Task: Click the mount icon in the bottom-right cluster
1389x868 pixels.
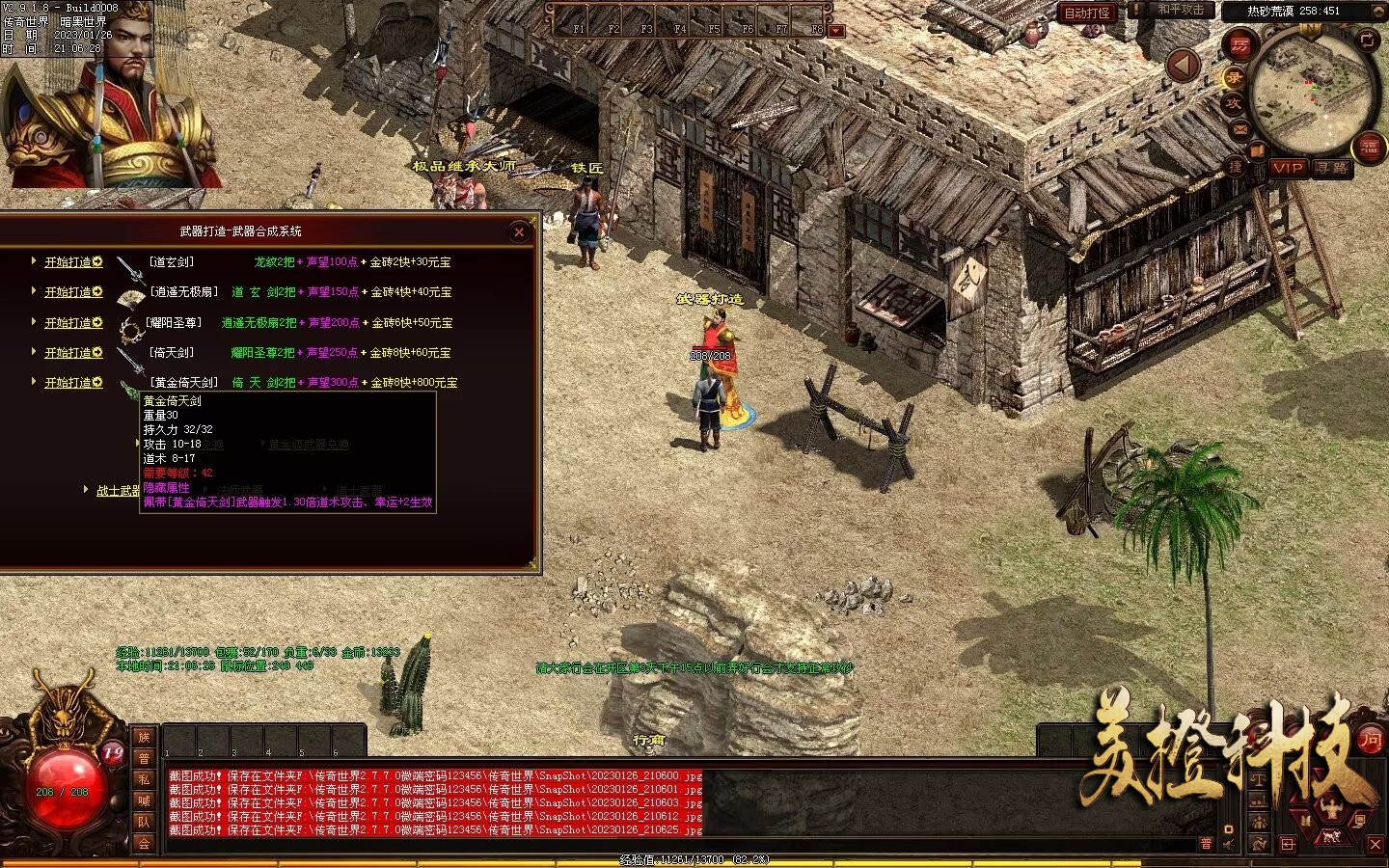Action: pyautogui.click(x=1331, y=837)
